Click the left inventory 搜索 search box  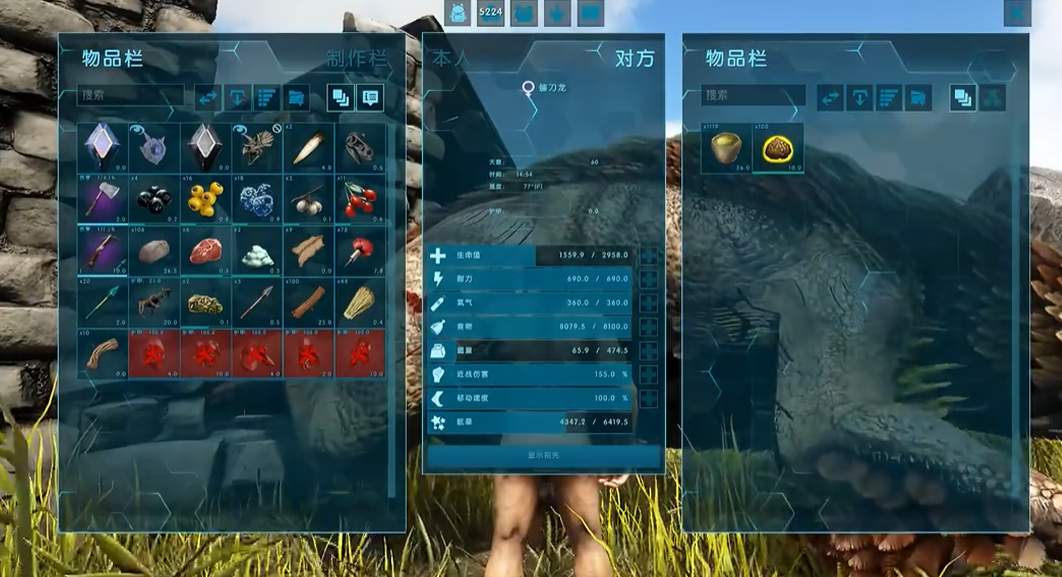tap(130, 97)
